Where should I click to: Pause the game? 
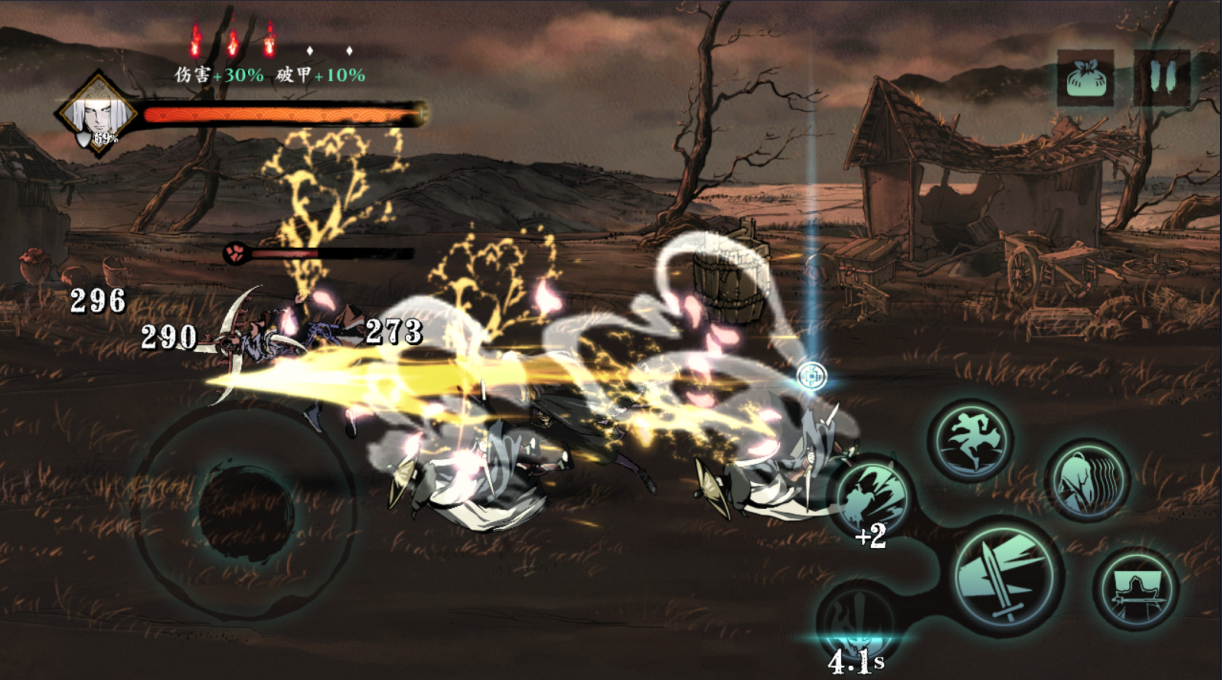[x=1161, y=78]
